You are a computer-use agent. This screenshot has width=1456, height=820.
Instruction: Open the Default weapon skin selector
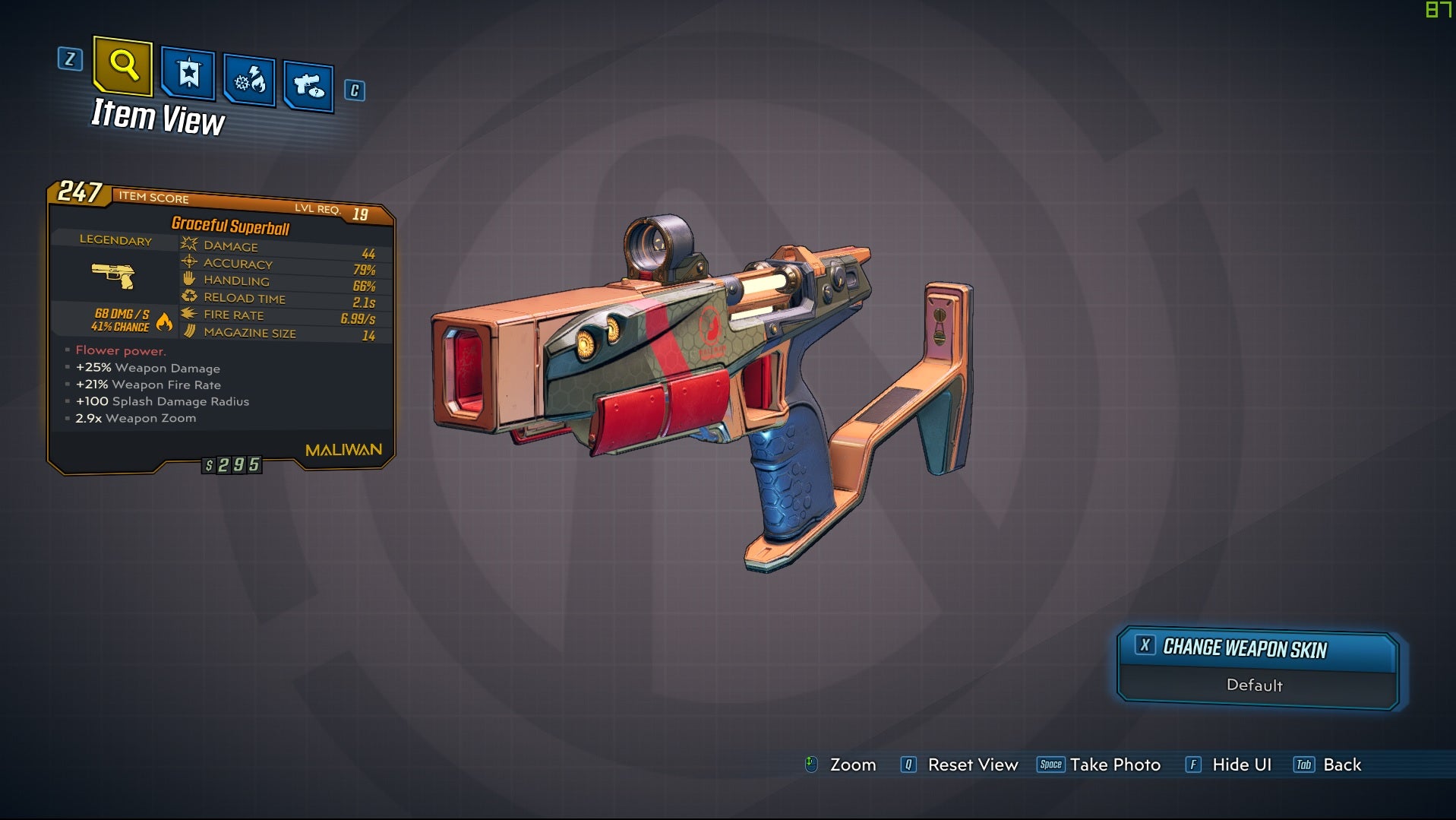click(1255, 685)
